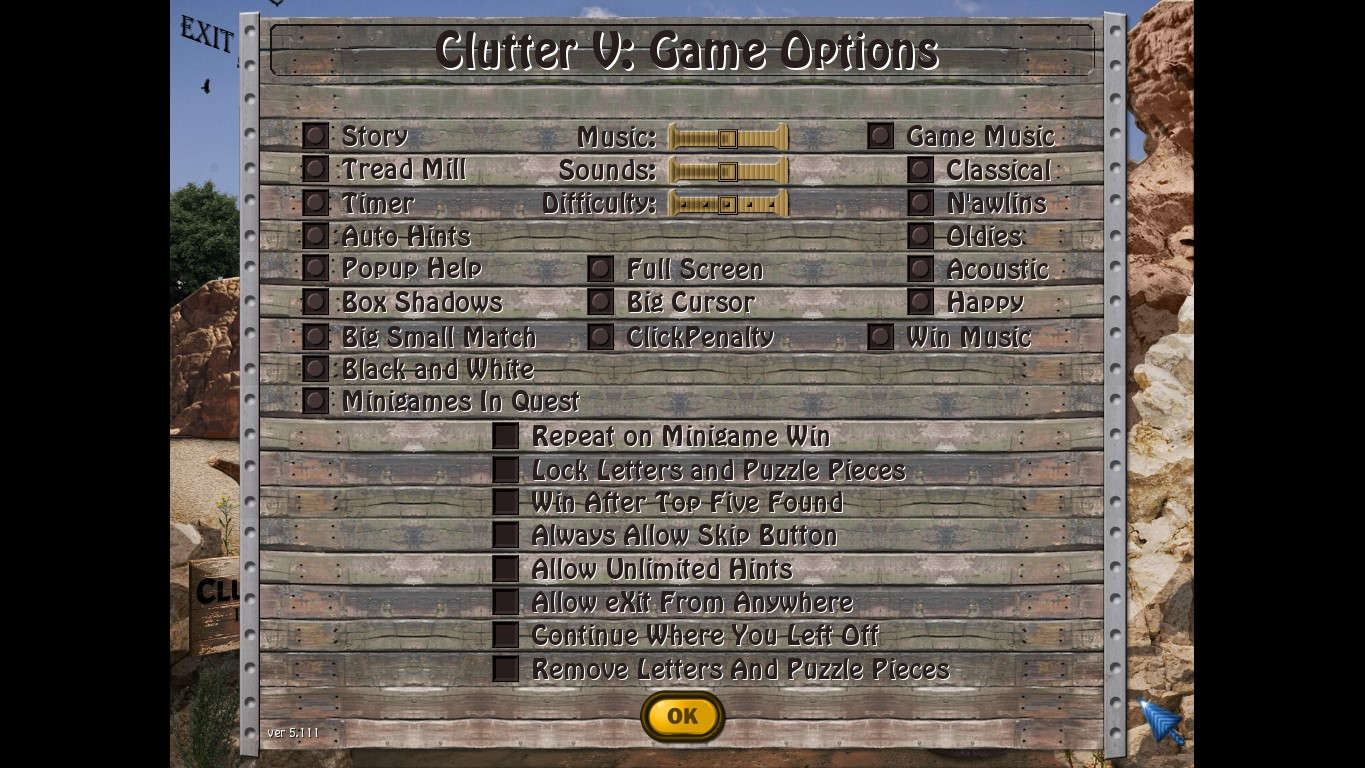Image resolution: width=1365 pixels, height=768 pixels.
Task: Enable Continue Where You Left Off
Action: click(x=506, y=634)
